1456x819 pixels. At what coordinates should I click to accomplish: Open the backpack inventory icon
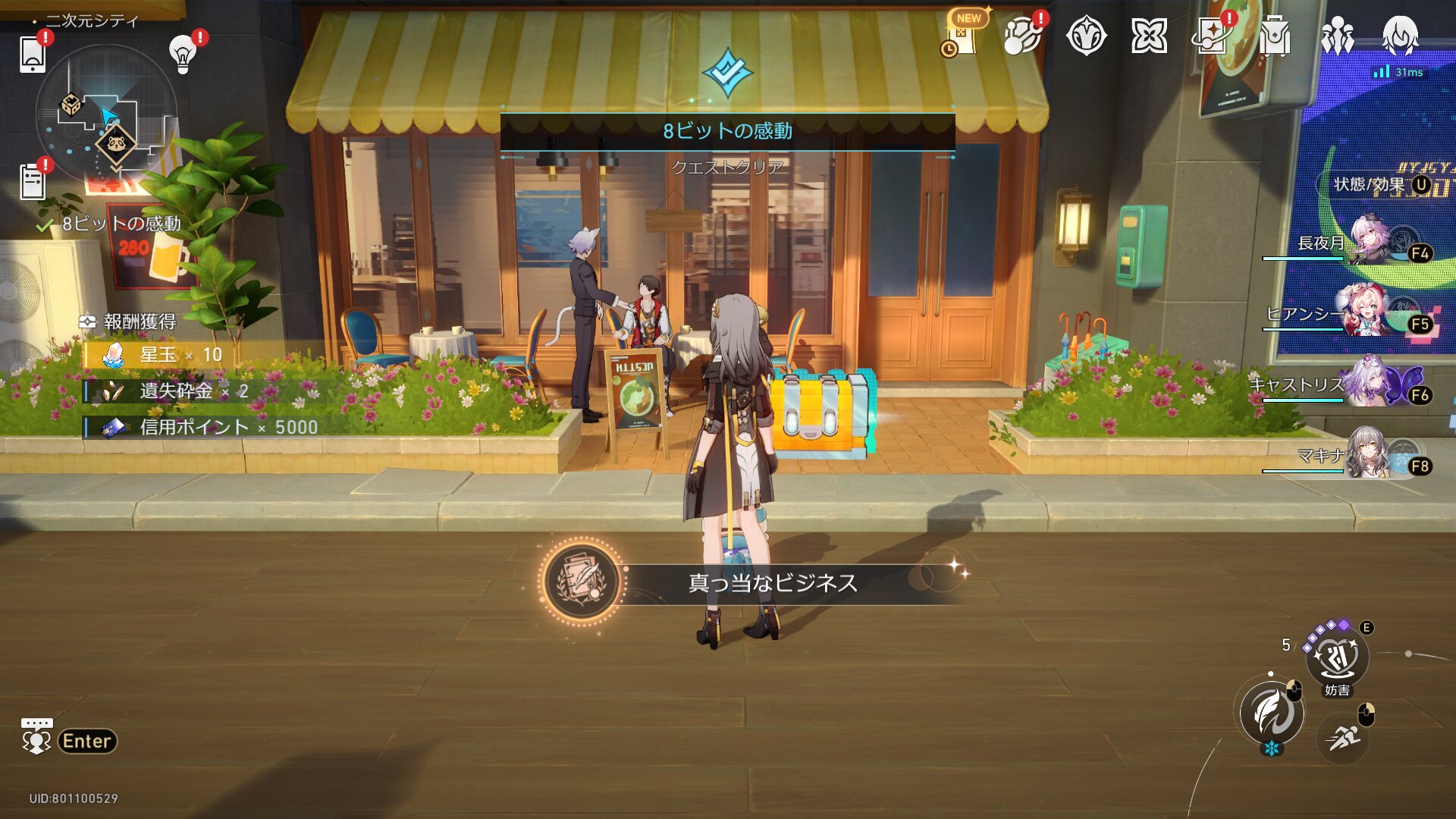click(1275, 36)
